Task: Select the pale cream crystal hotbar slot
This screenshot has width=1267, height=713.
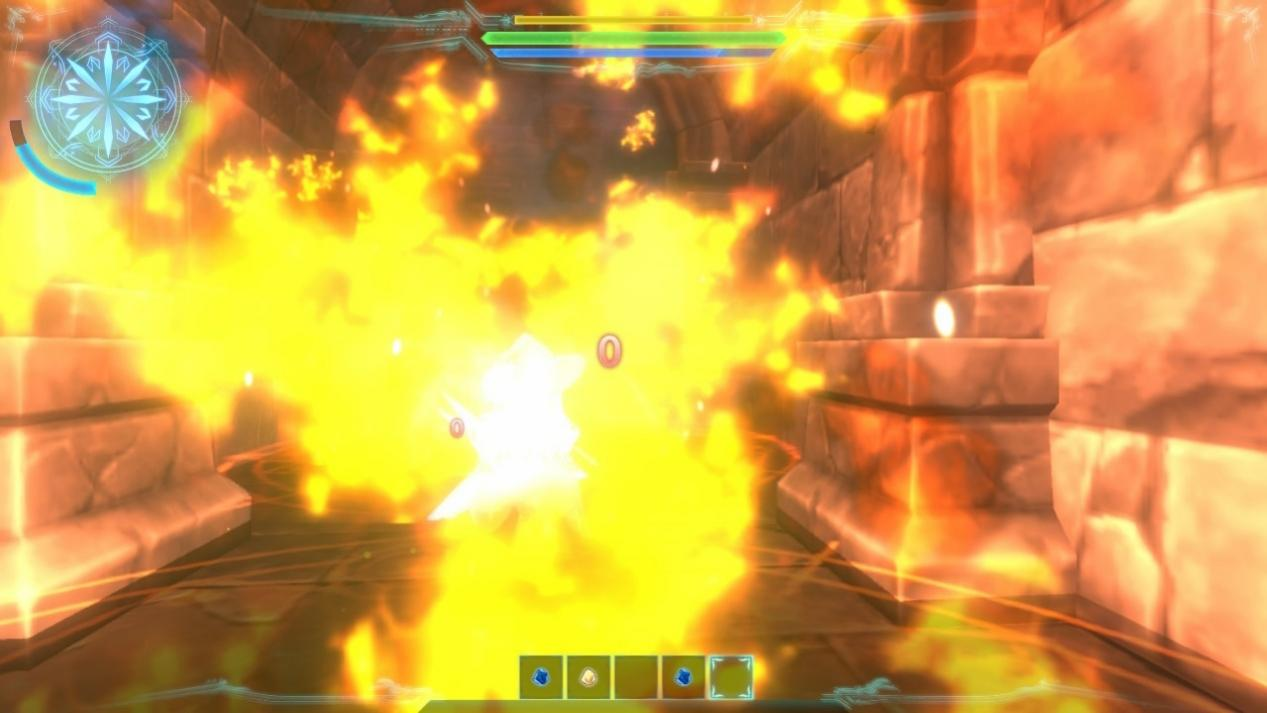Action: tap(589, 677)
